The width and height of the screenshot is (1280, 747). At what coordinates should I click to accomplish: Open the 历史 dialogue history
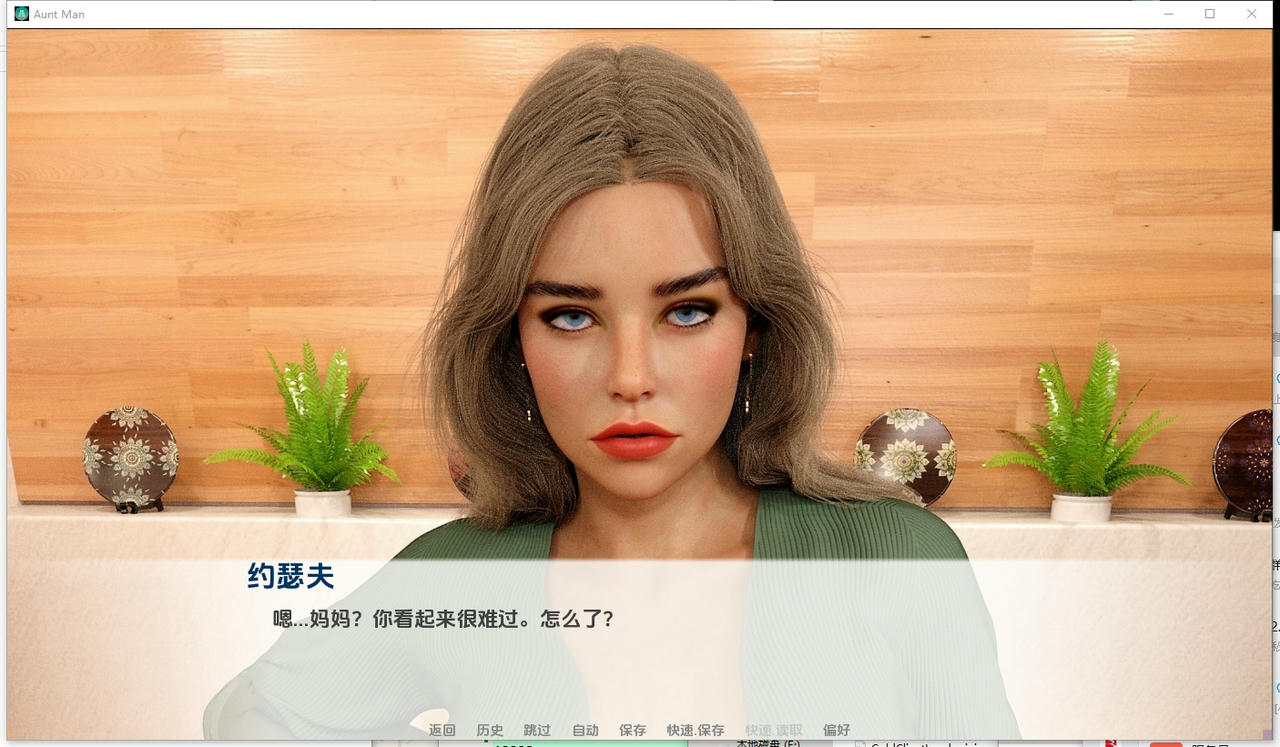[x=489, y=730]
